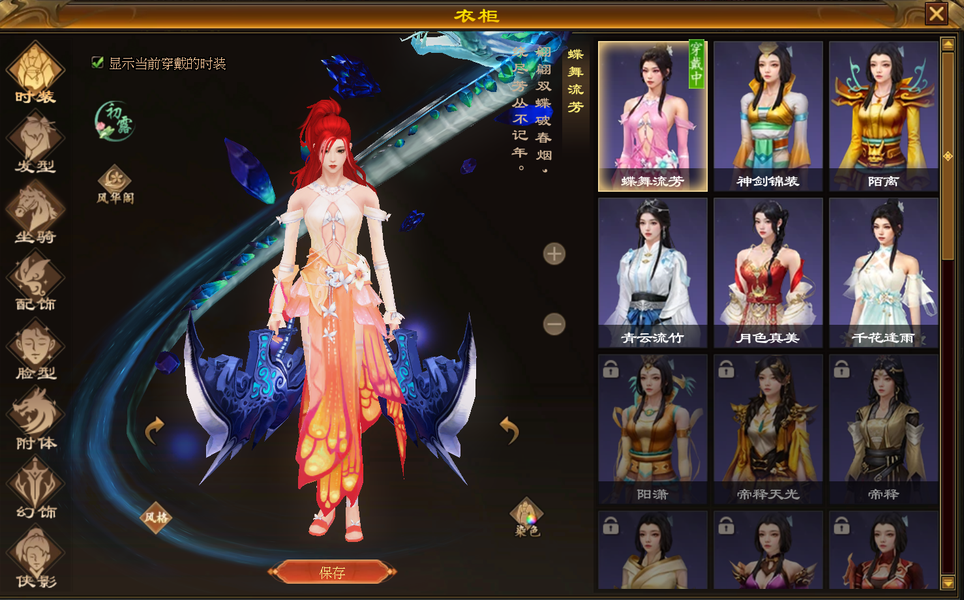964x600 pixels.
Task: Save the outfit with the 保存 button
Action: pos(332,572)
